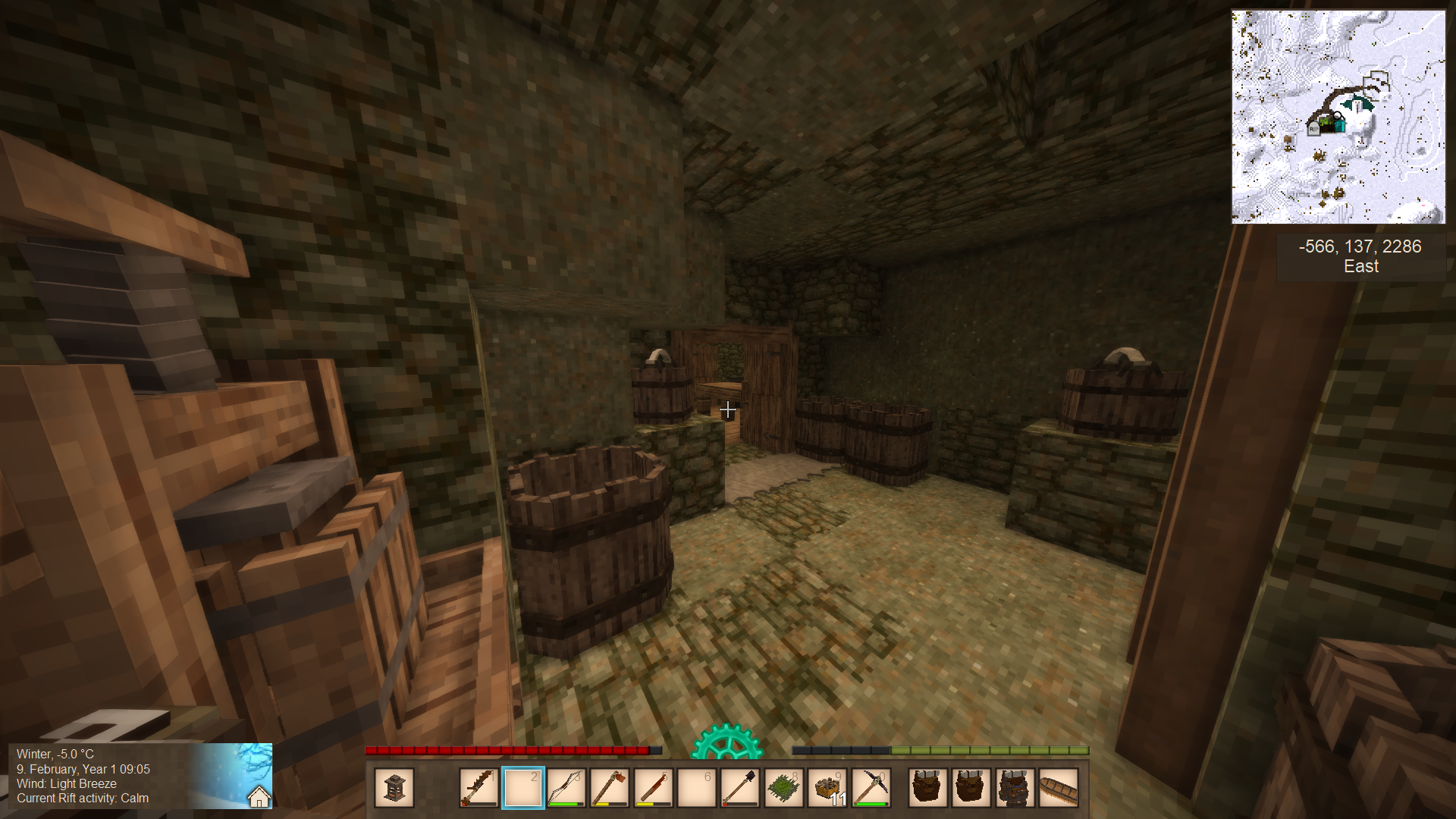The image size is (1456, 819).
Task: Click the coordinates and East heading panel
Action: (1360, 256)
